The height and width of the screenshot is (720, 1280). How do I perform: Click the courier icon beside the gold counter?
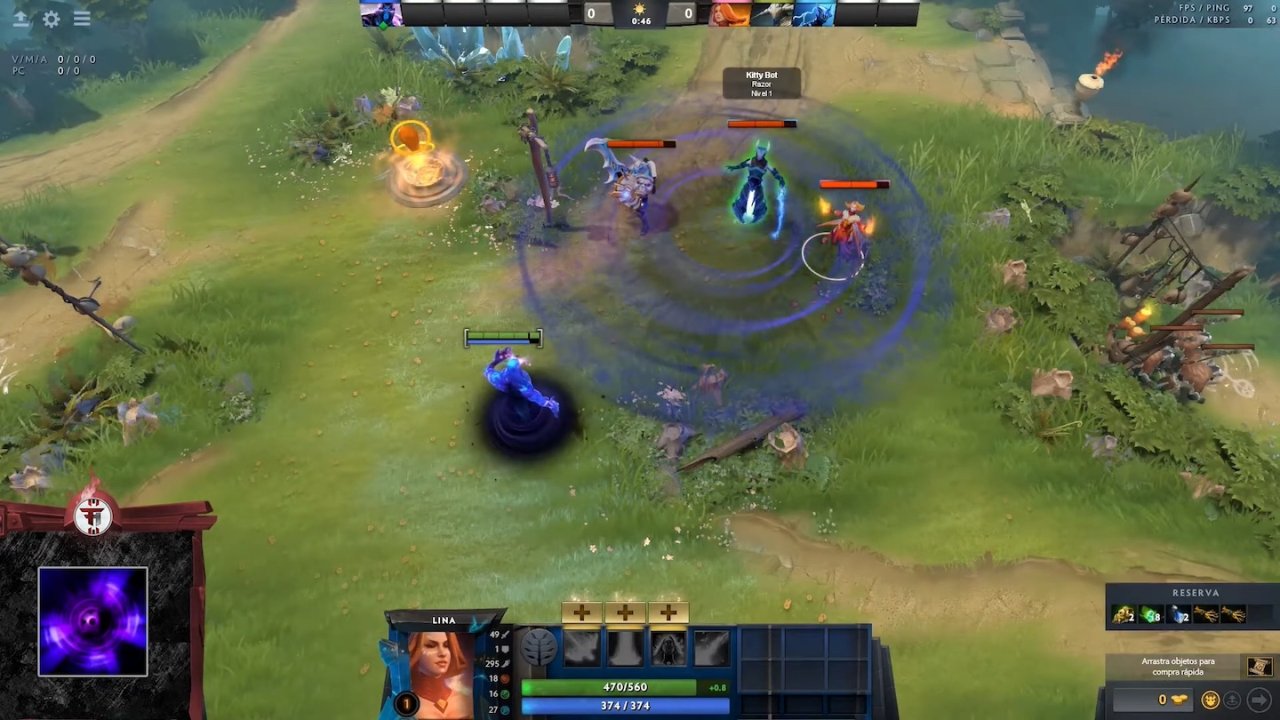click(1210, 698)
